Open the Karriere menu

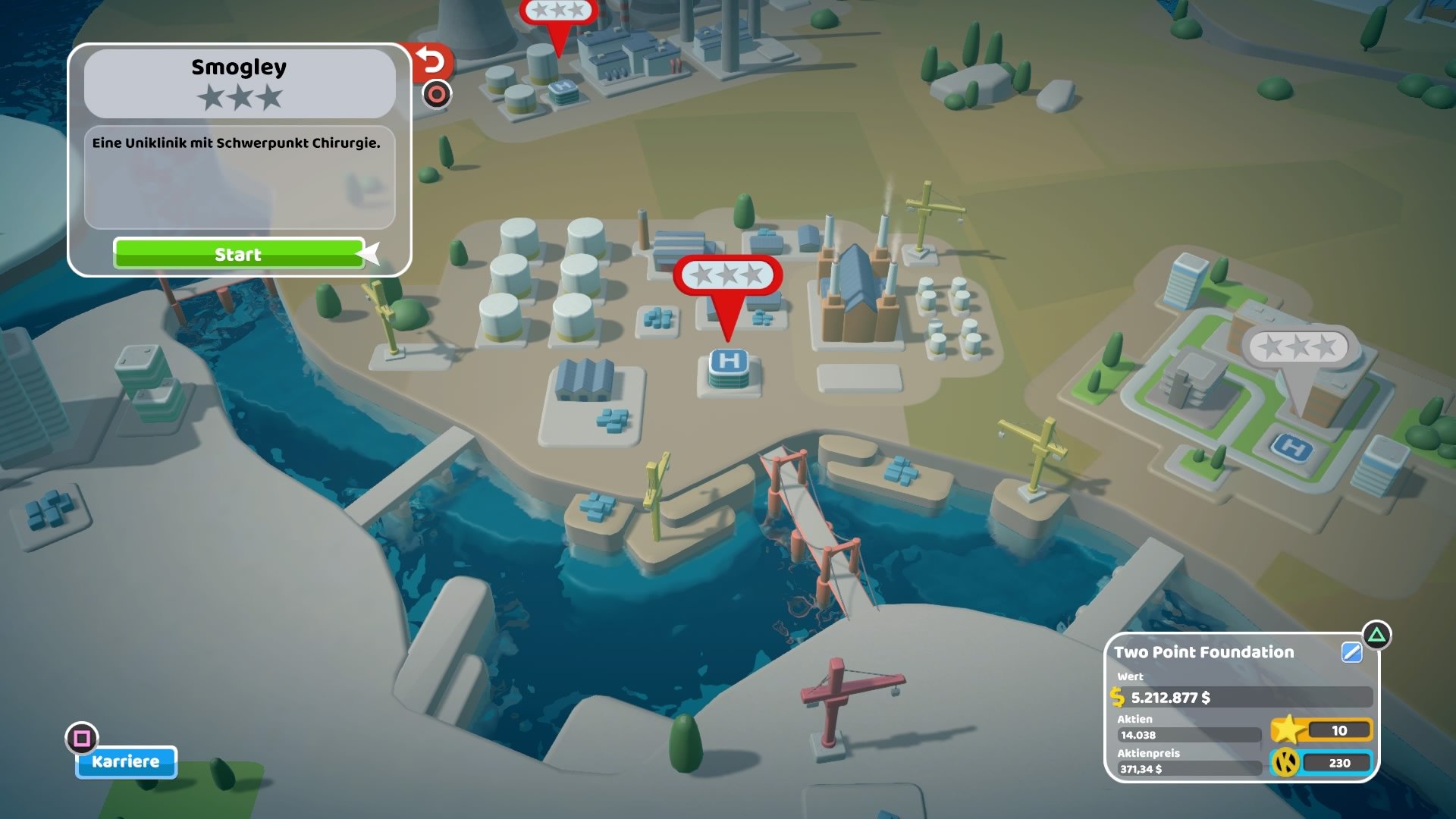[126, 762]
